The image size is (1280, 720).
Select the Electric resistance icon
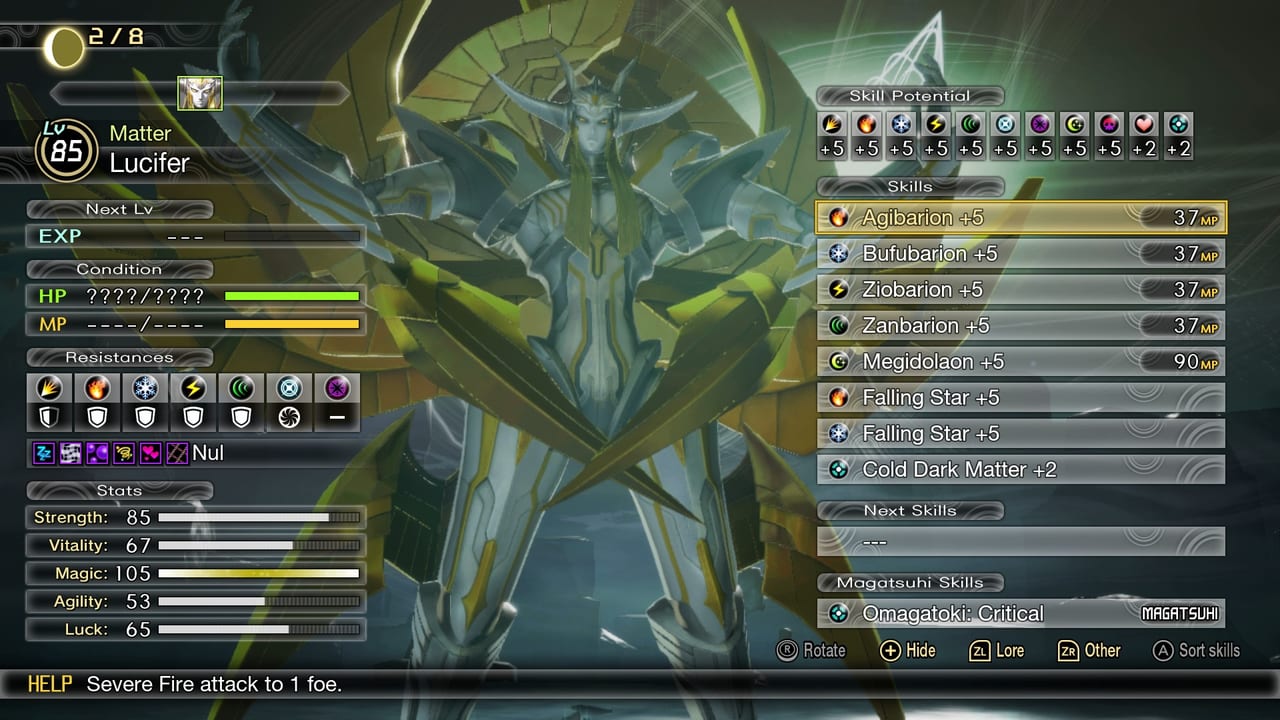pyautogui.click(x=193, y=388)
